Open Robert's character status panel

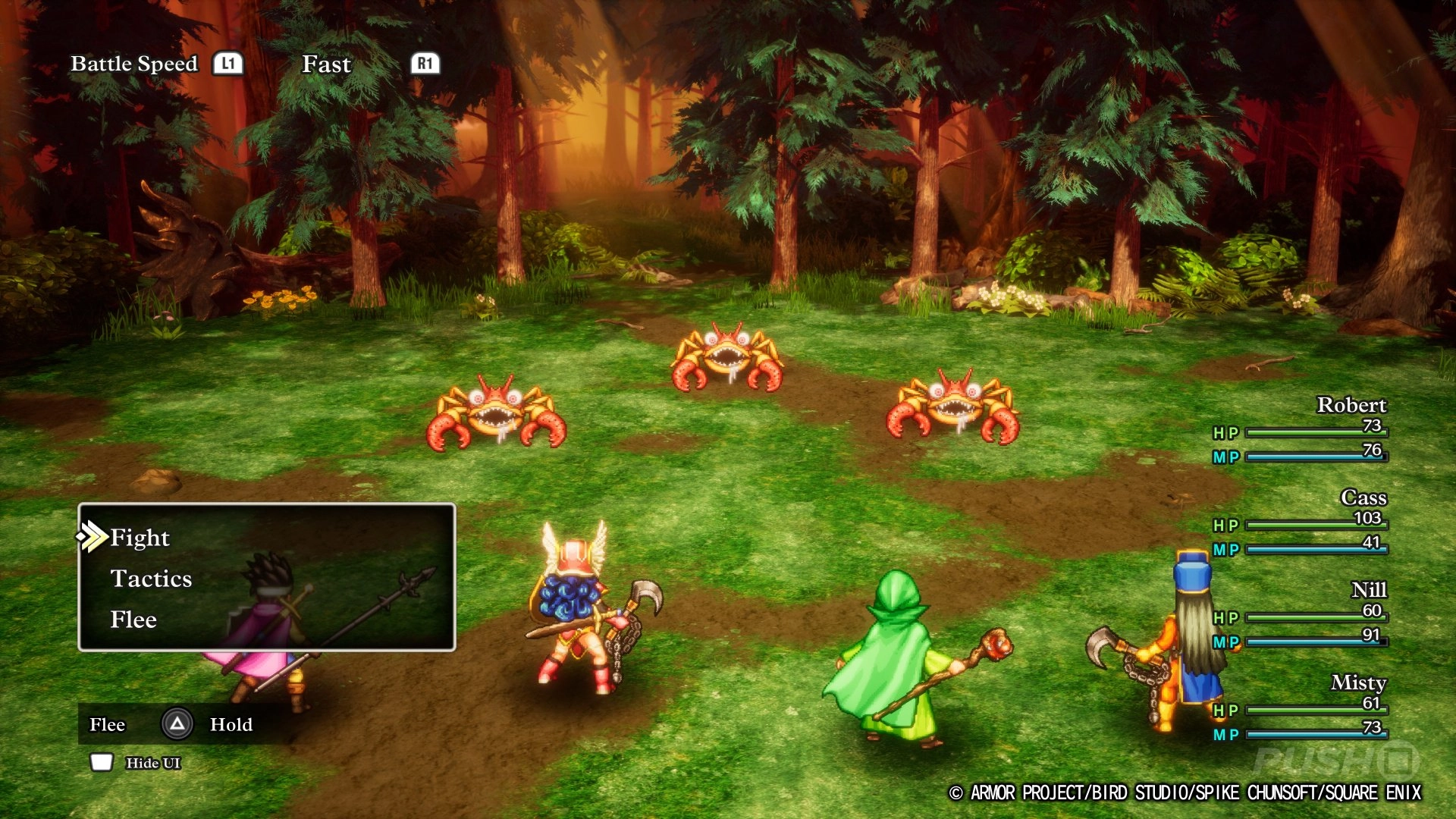(x=1351, y=404)
